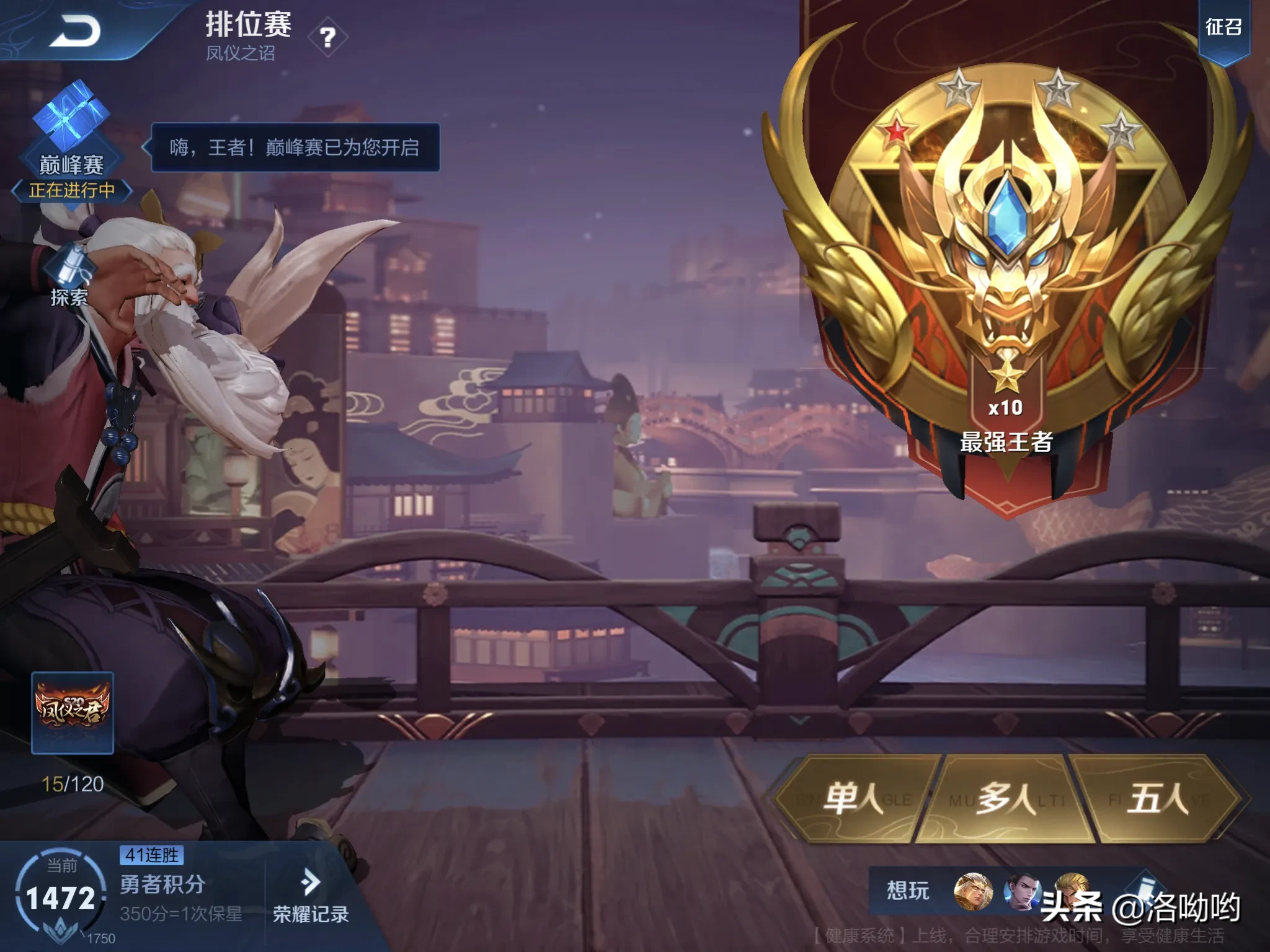Click the first hero portrait beside 想玩

(972, 892)
